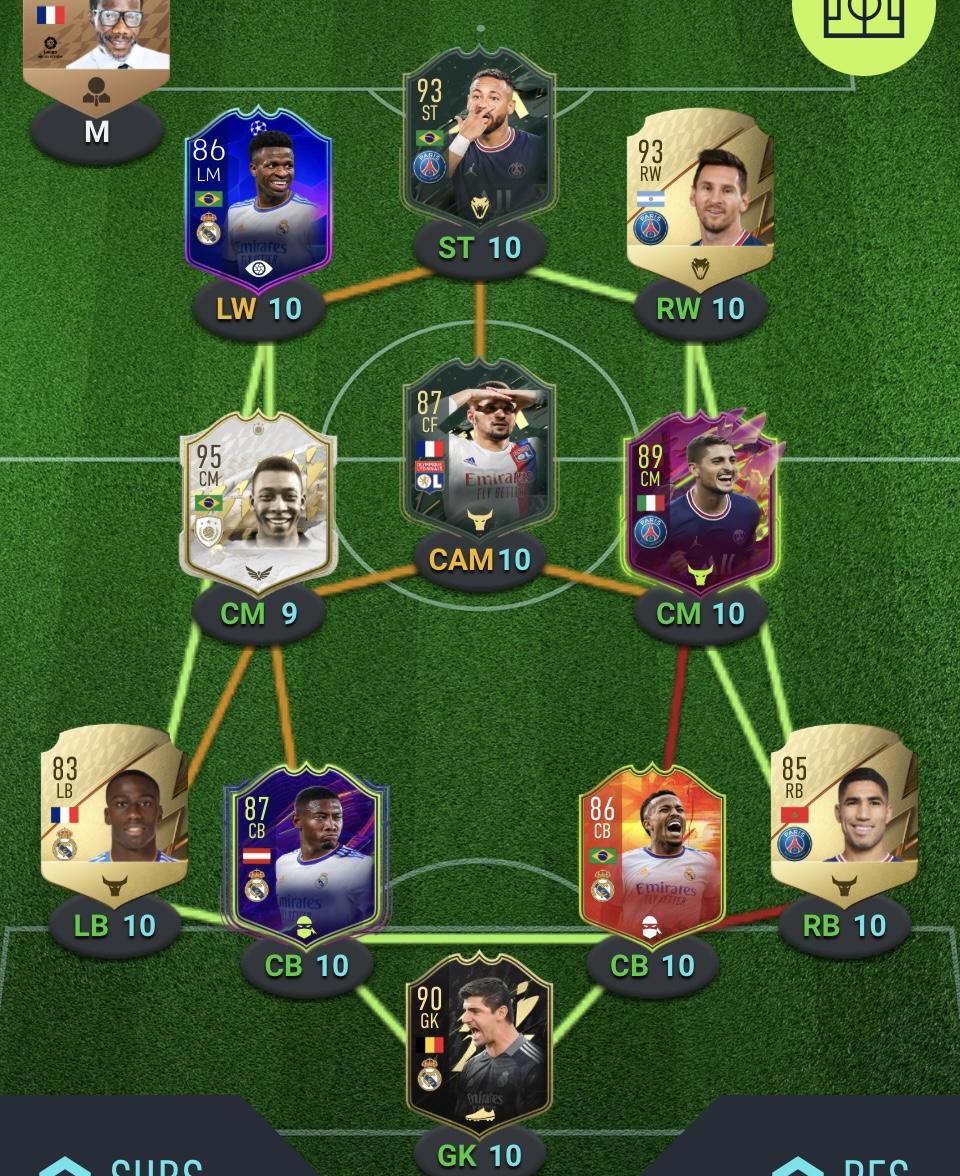Viewport: 960px width, 1176px height.
Task: Choose the 95-rated CM icon card
Action: click(x=258, y=505)
